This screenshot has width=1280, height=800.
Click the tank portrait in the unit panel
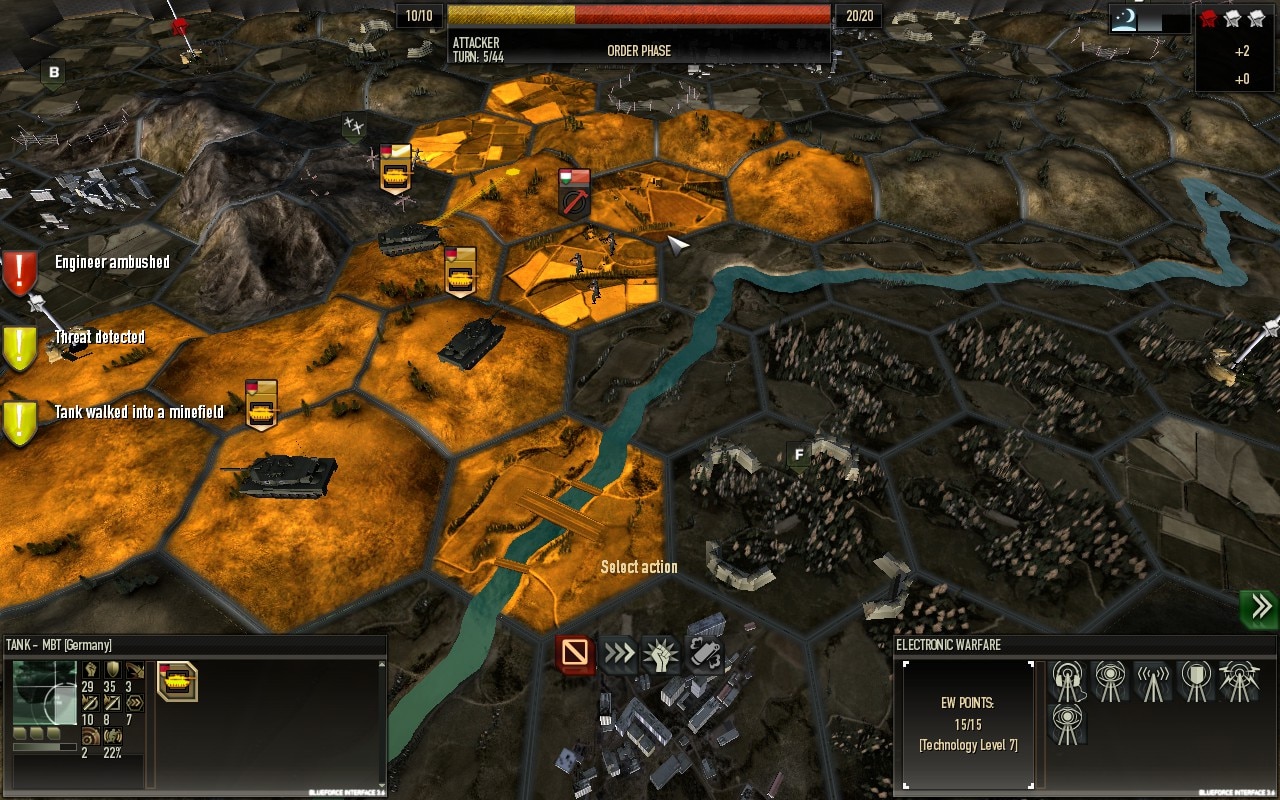pos(44,693)
